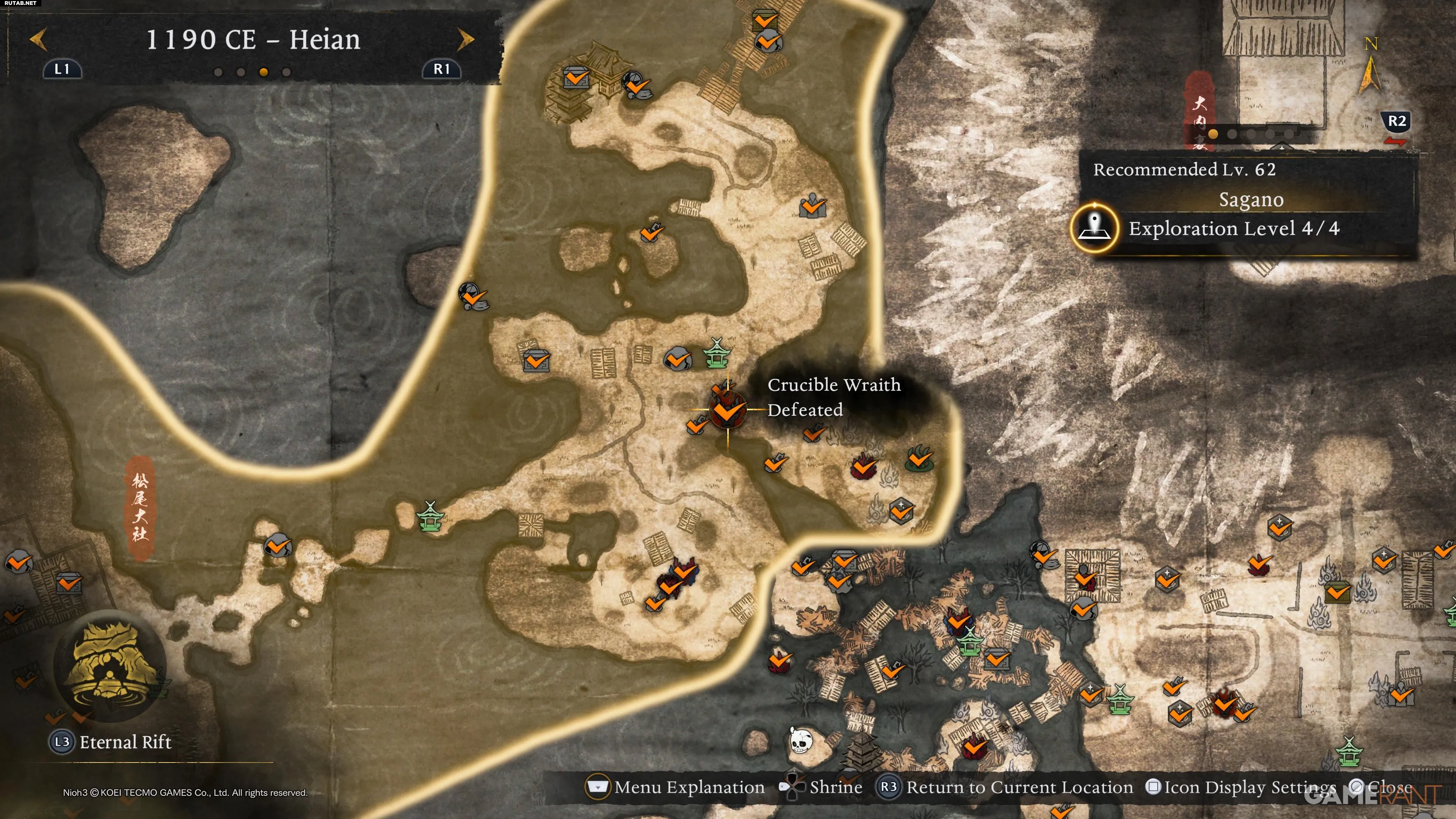This screenshot has width=1456, height=819.
Task: Go to the previous era with the left arrow
Action: pos(38,39)
